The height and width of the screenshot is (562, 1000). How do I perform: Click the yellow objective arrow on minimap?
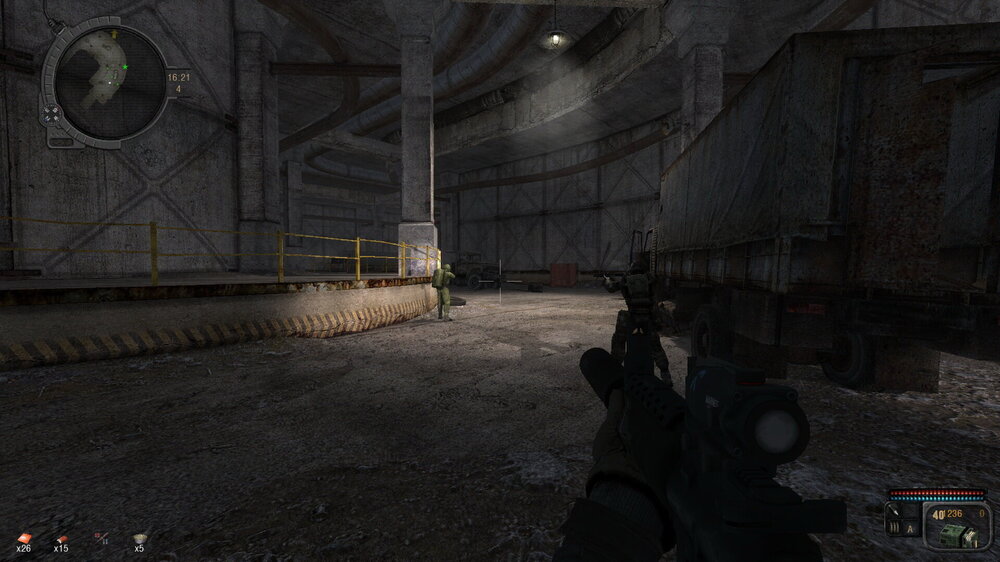pos(116,34)
